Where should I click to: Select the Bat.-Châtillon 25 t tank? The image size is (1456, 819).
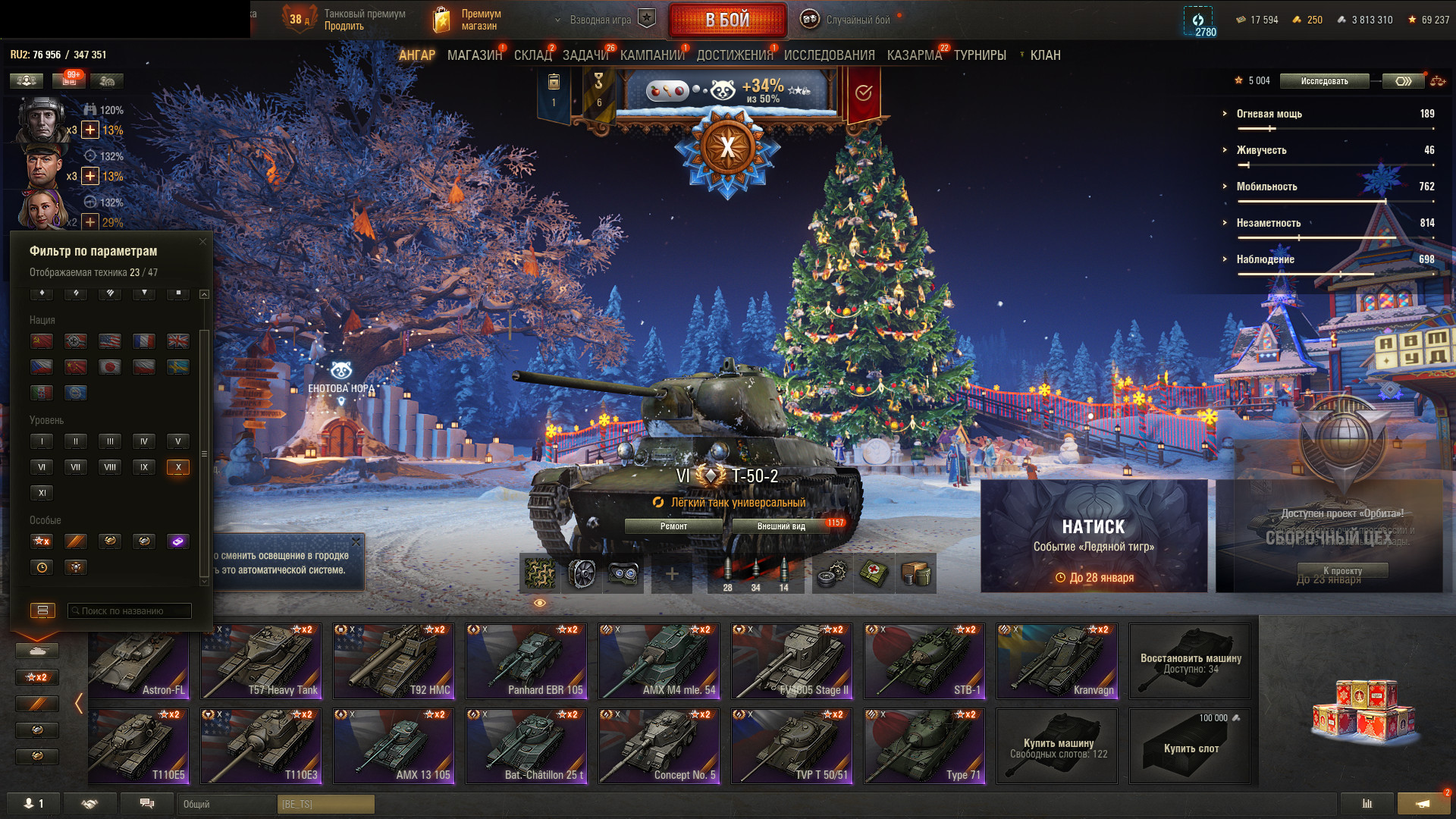[x=526, y=746]
